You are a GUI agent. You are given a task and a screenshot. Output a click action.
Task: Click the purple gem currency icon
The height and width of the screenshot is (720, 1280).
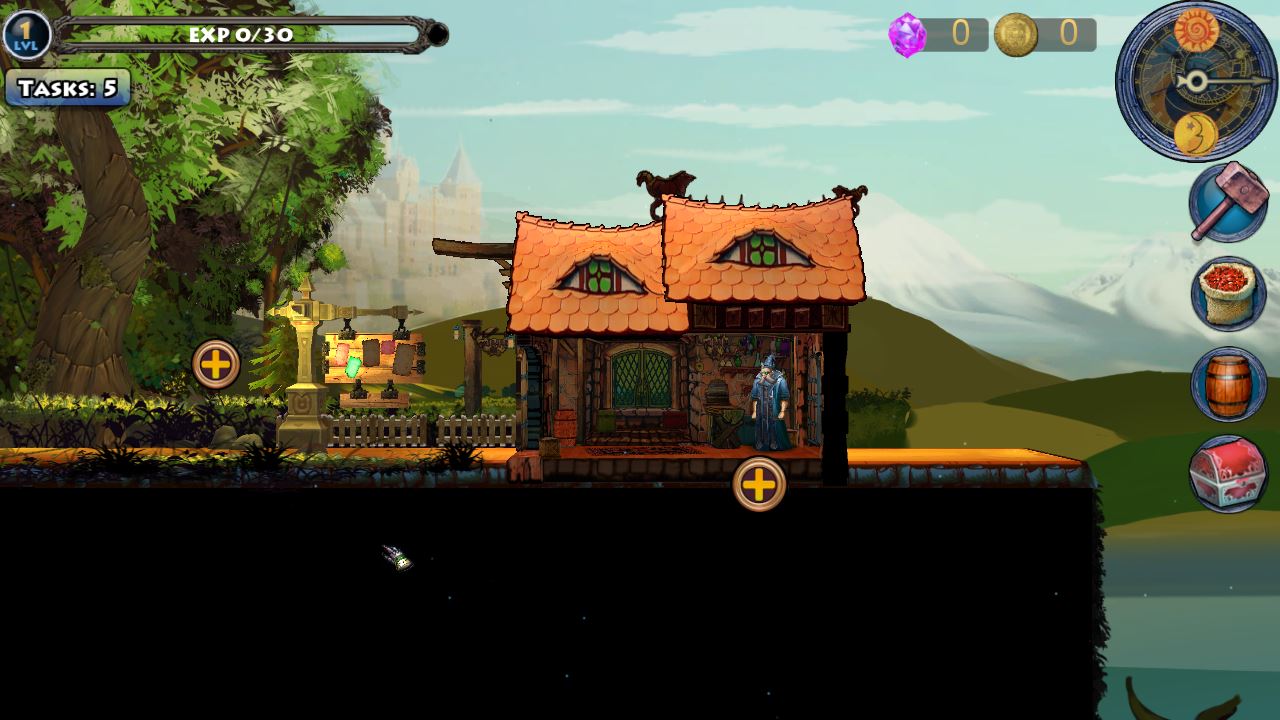[907, 35]
